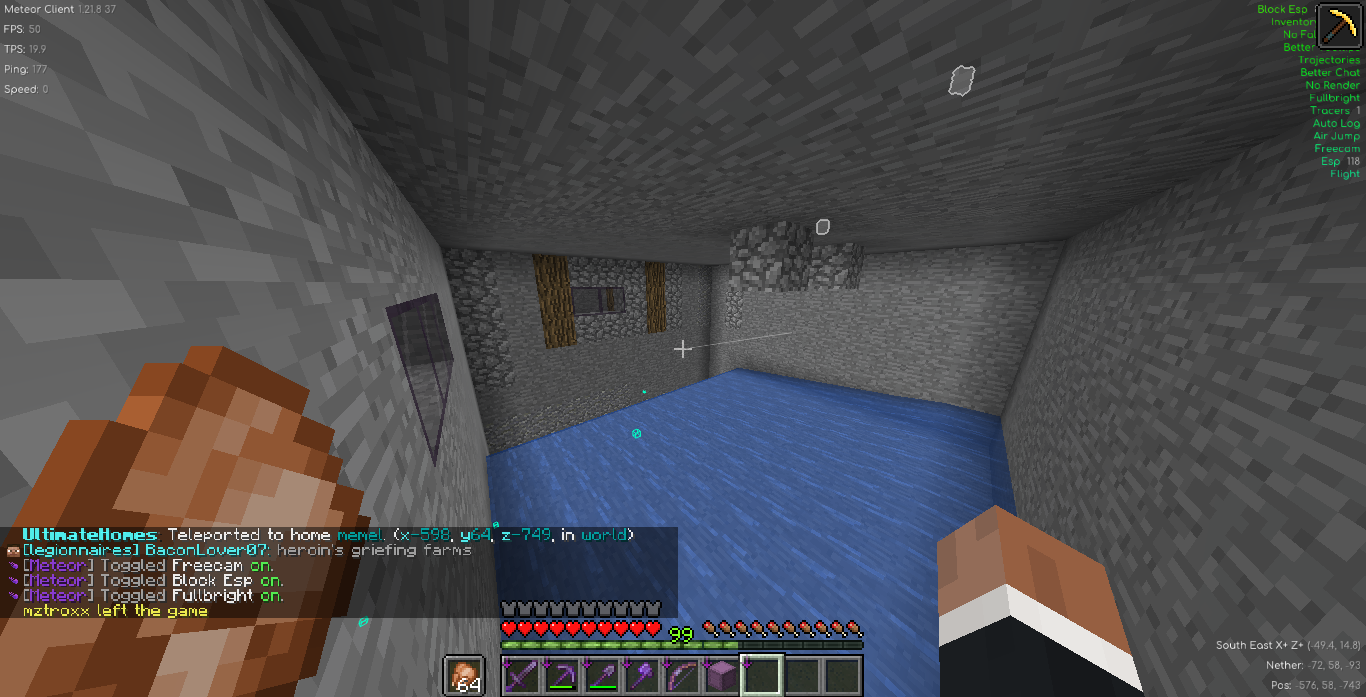The height and width of the screenshot is (697, 1366).
Task: Click the No Render module label
Action: (x=1333, y=85)
